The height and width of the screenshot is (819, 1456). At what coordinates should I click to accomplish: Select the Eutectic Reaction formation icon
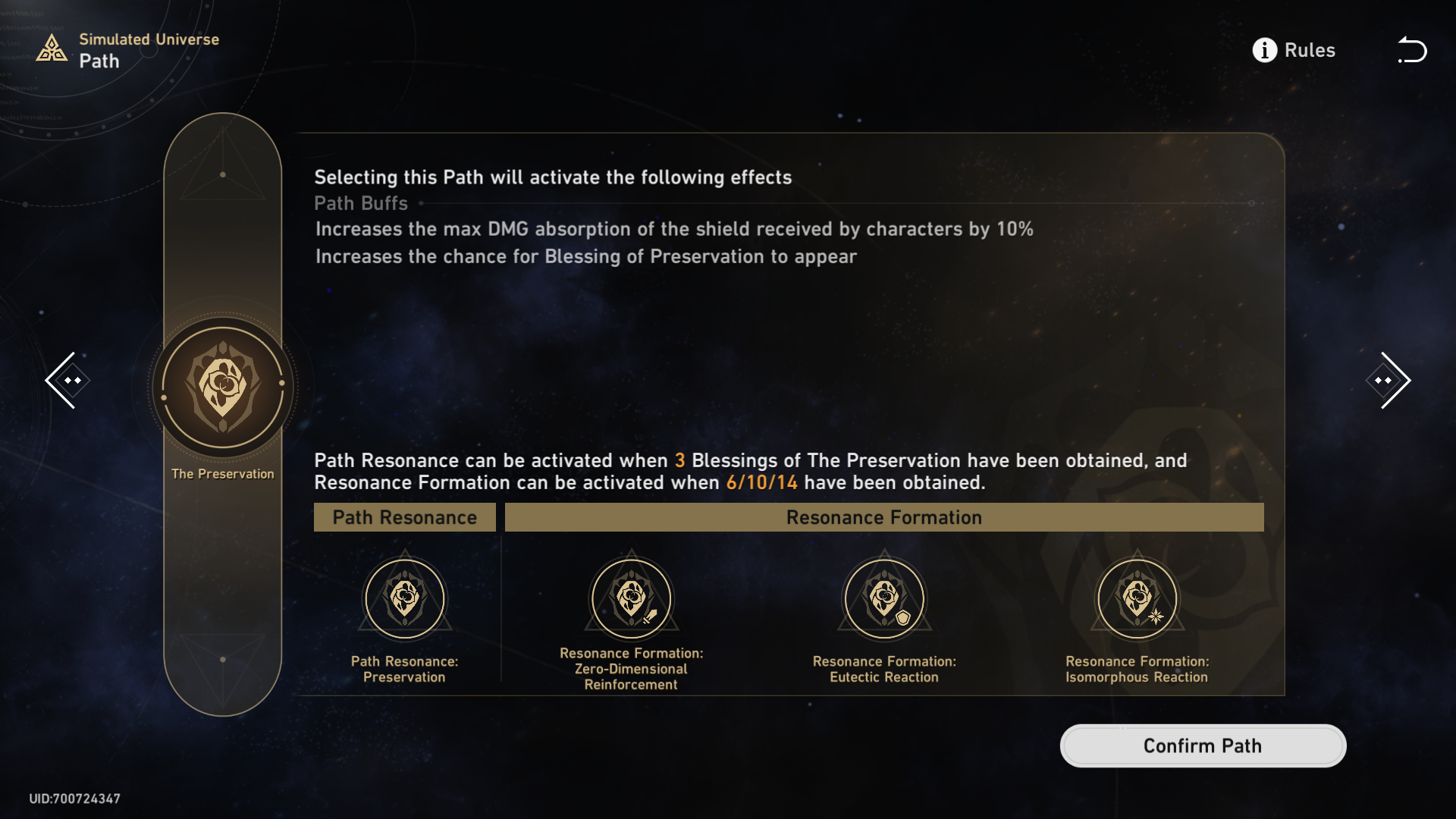click(x=884, y=598)
